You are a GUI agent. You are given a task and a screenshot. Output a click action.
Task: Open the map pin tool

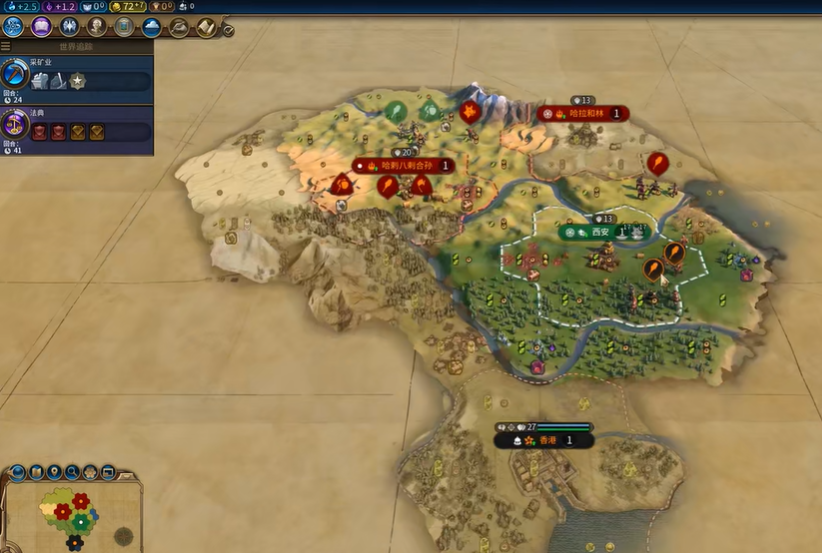point(53,471)
